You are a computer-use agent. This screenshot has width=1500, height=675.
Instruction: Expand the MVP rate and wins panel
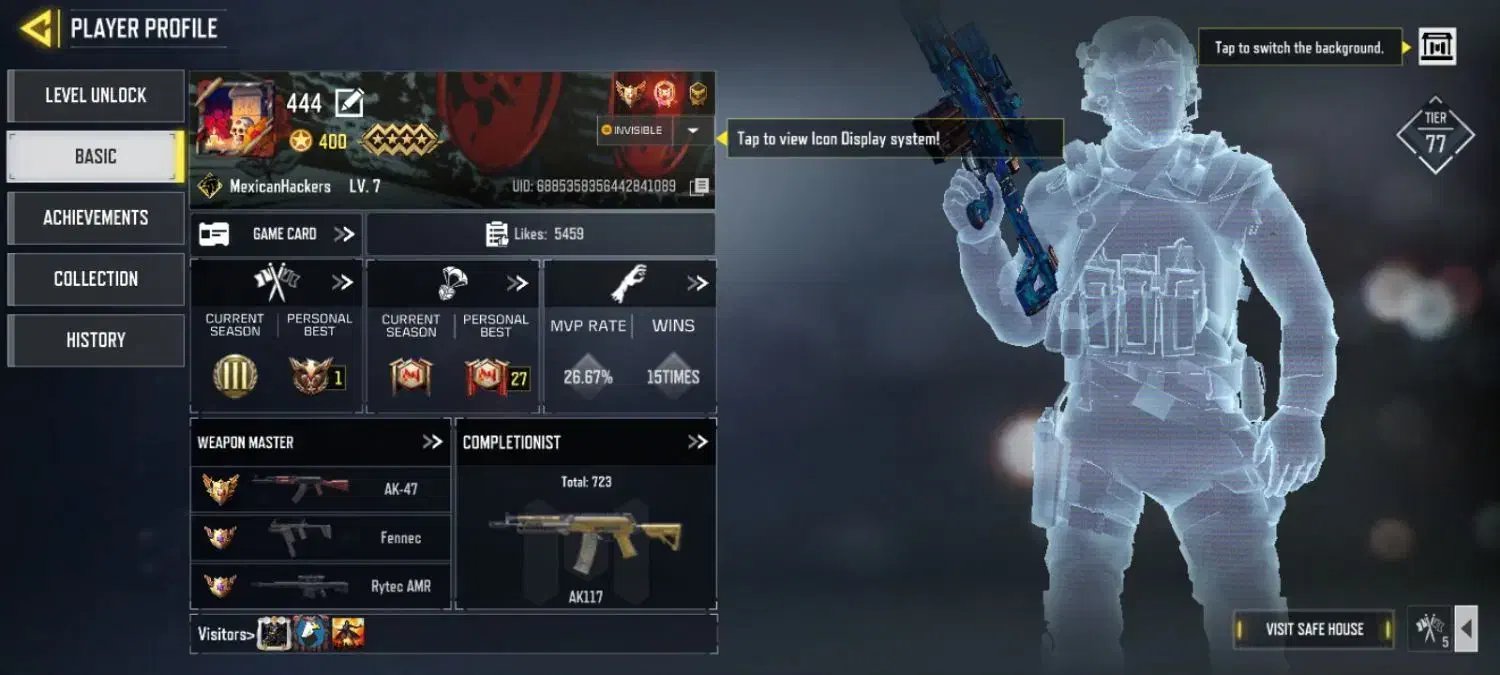(x=697, y=284)
